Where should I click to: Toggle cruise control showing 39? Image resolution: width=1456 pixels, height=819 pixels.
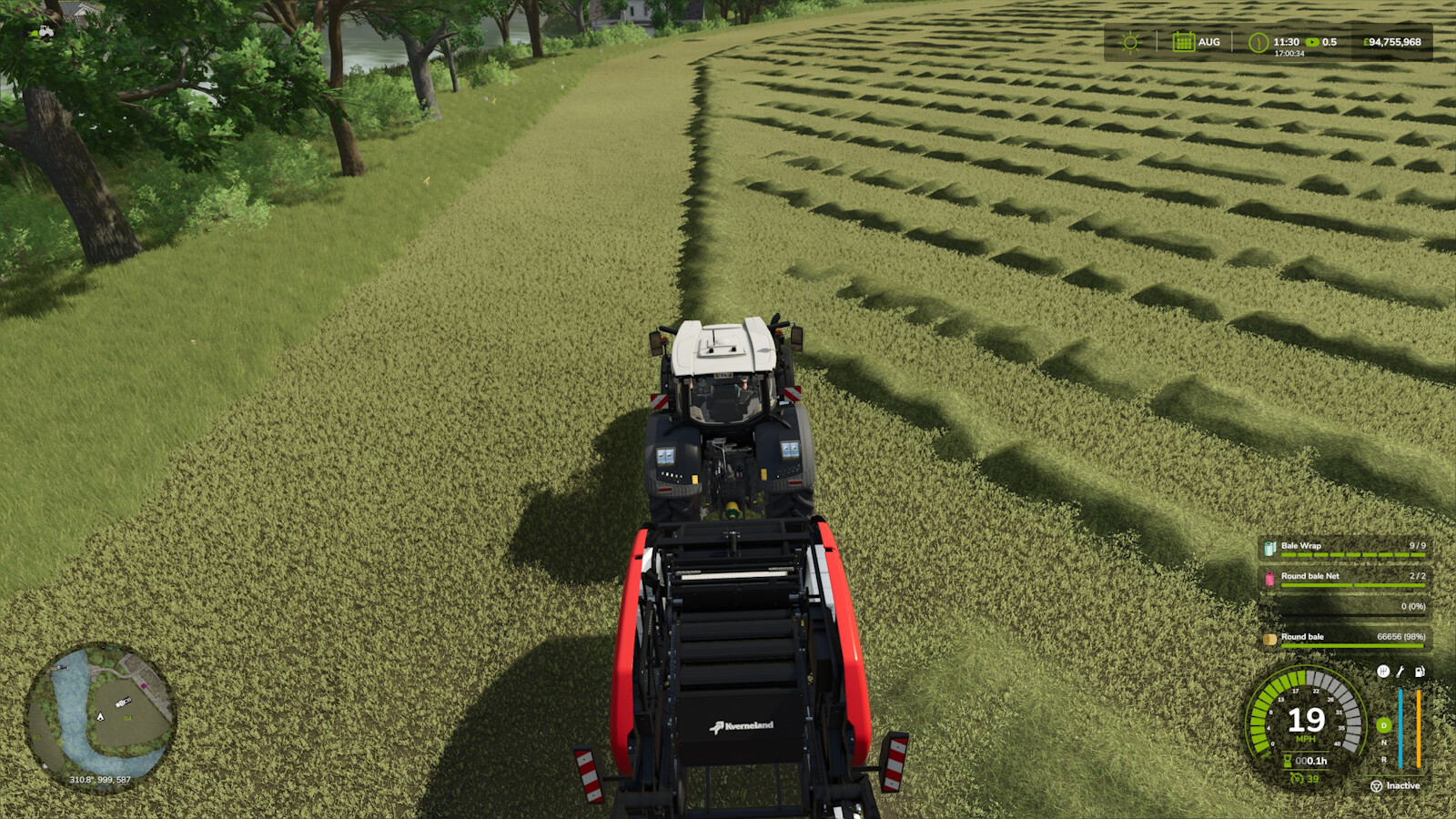[x=1299, y=779]
